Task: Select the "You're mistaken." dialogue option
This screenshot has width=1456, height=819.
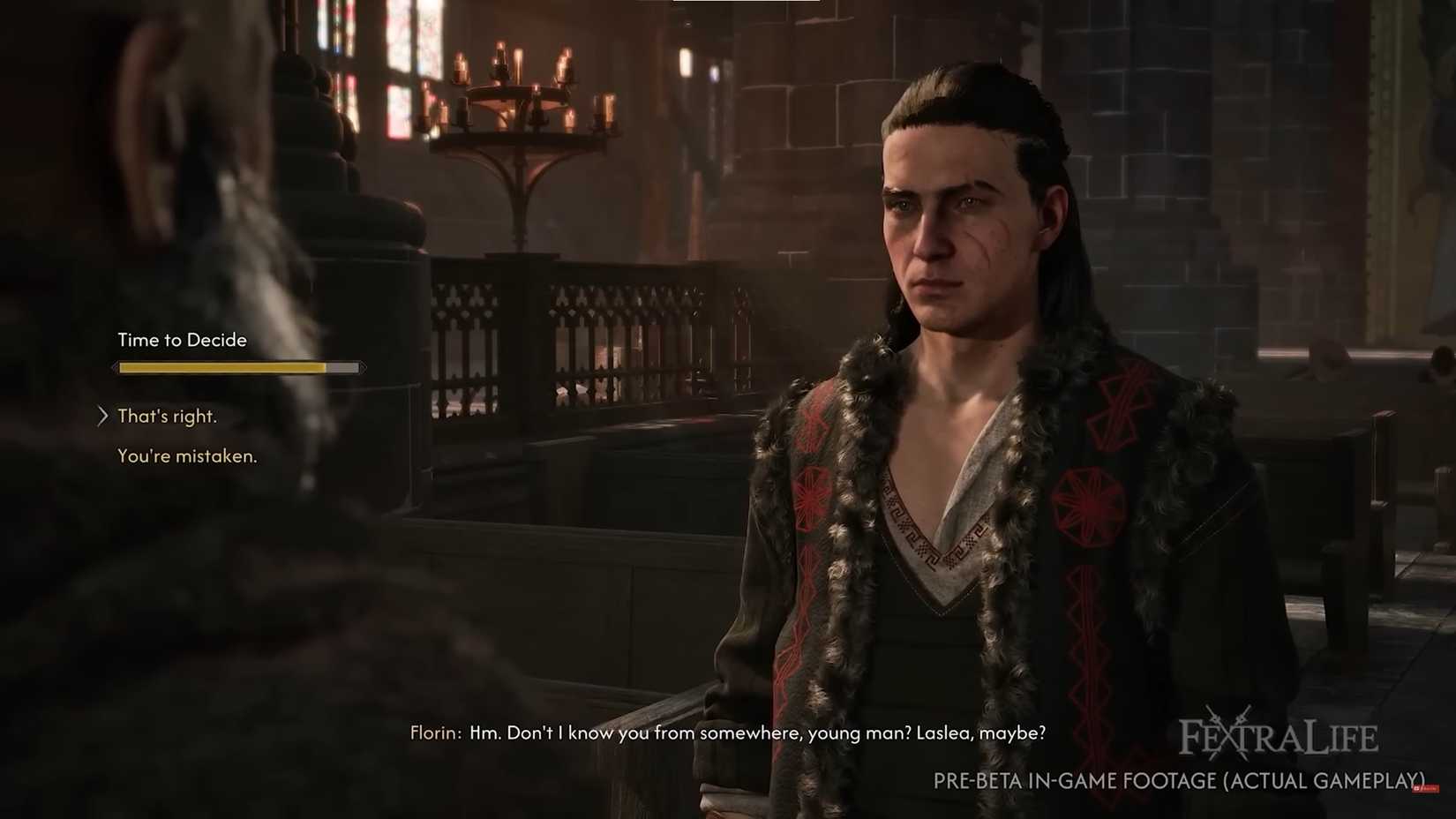Action: pyautogui.click(x=187, y=456)
